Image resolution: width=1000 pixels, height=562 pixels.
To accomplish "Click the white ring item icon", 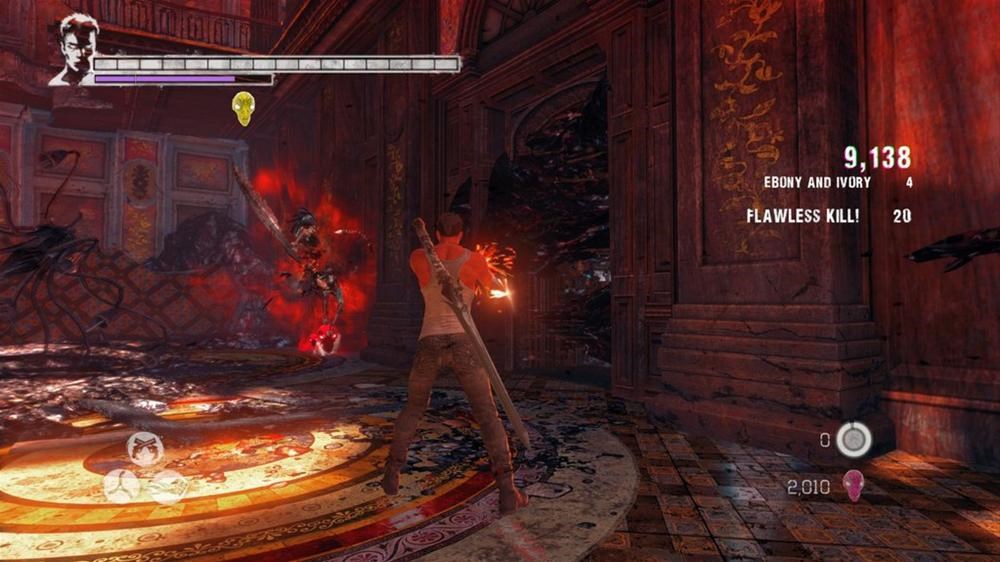I will tap(853, 438).
